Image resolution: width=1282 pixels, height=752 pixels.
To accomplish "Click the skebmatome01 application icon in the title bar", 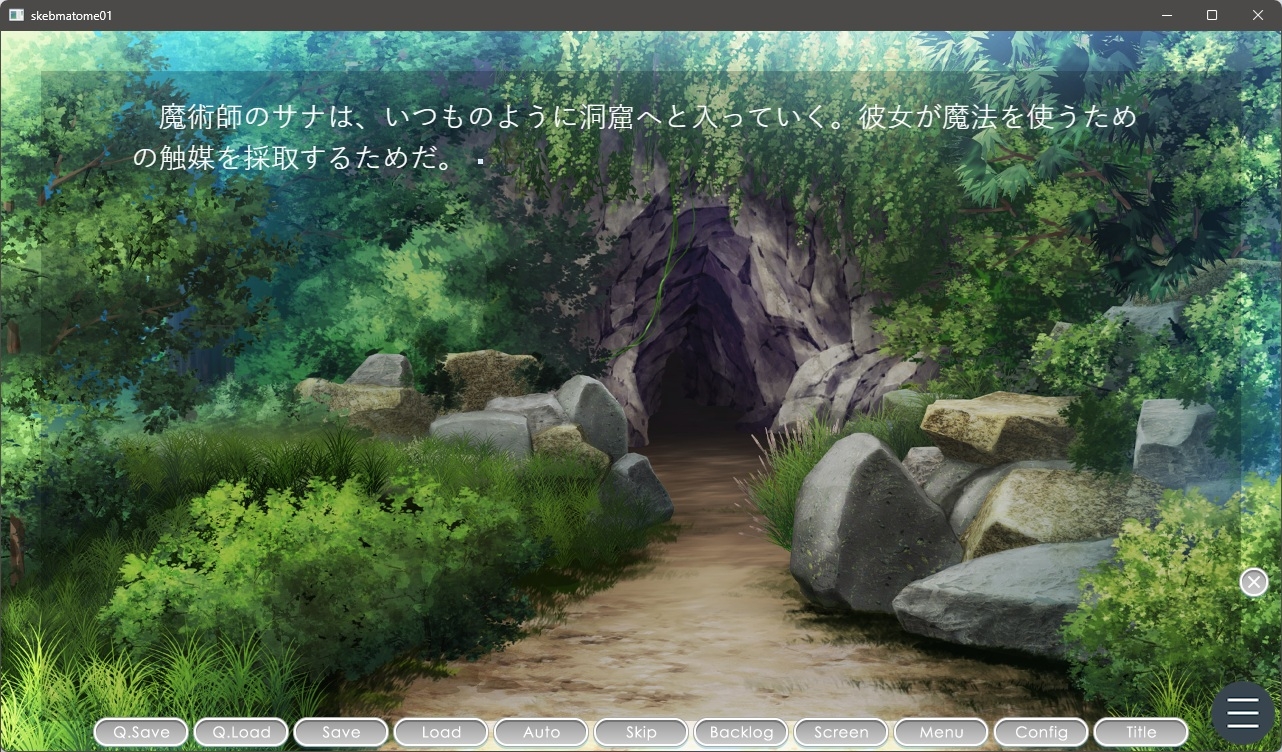I will (x=18, y=14).
